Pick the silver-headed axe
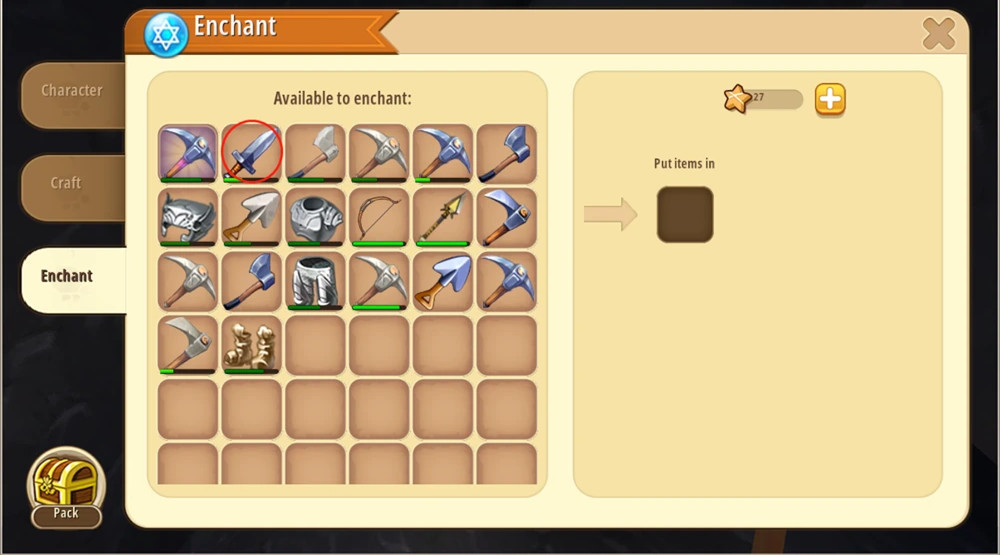1000x555 pixels. tap(316, 153)
